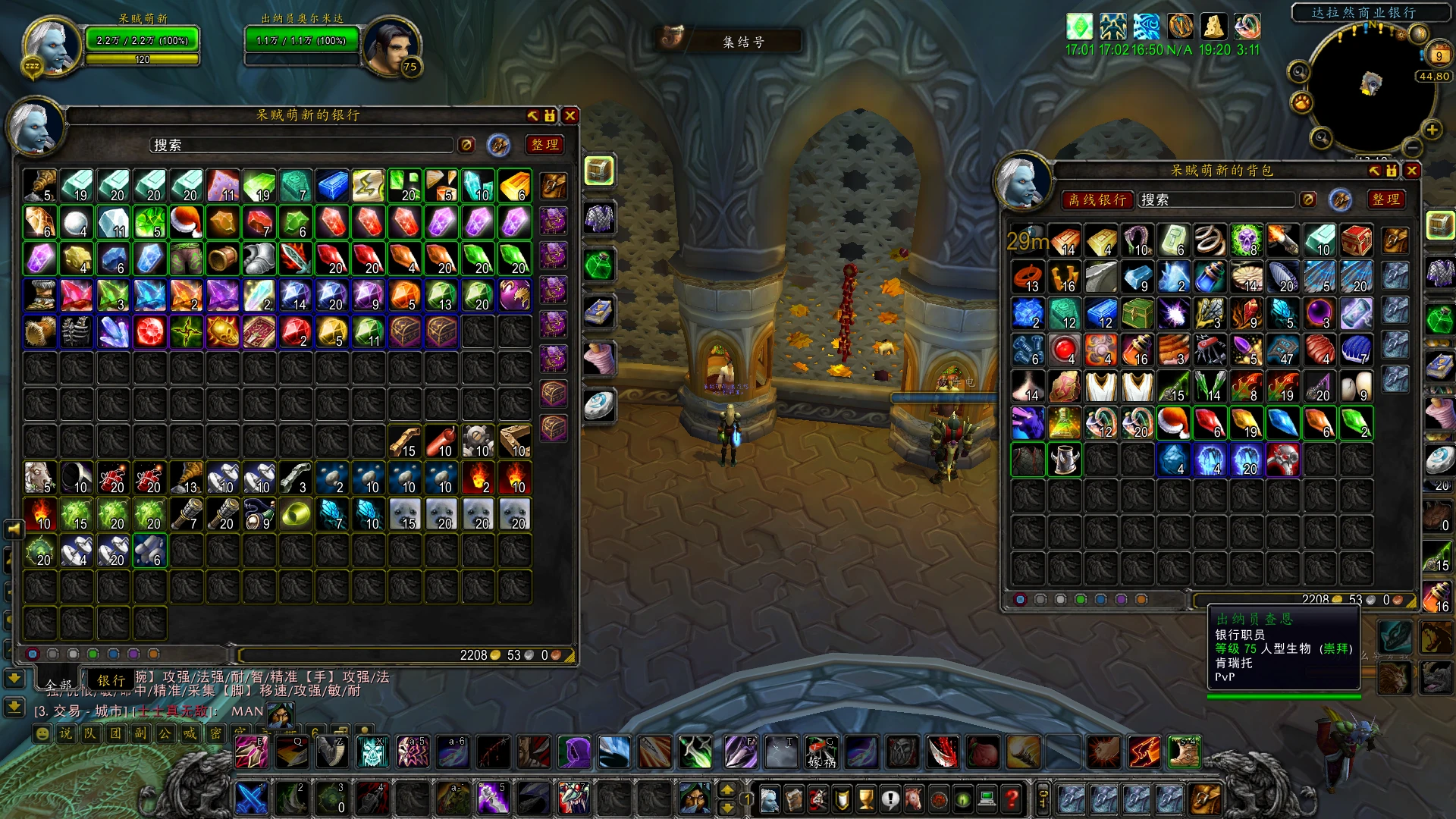Image resolution: width=1456 pixels, height=819 pixels.
Task: Open the red question mark help button
Action: [1011, 799]
